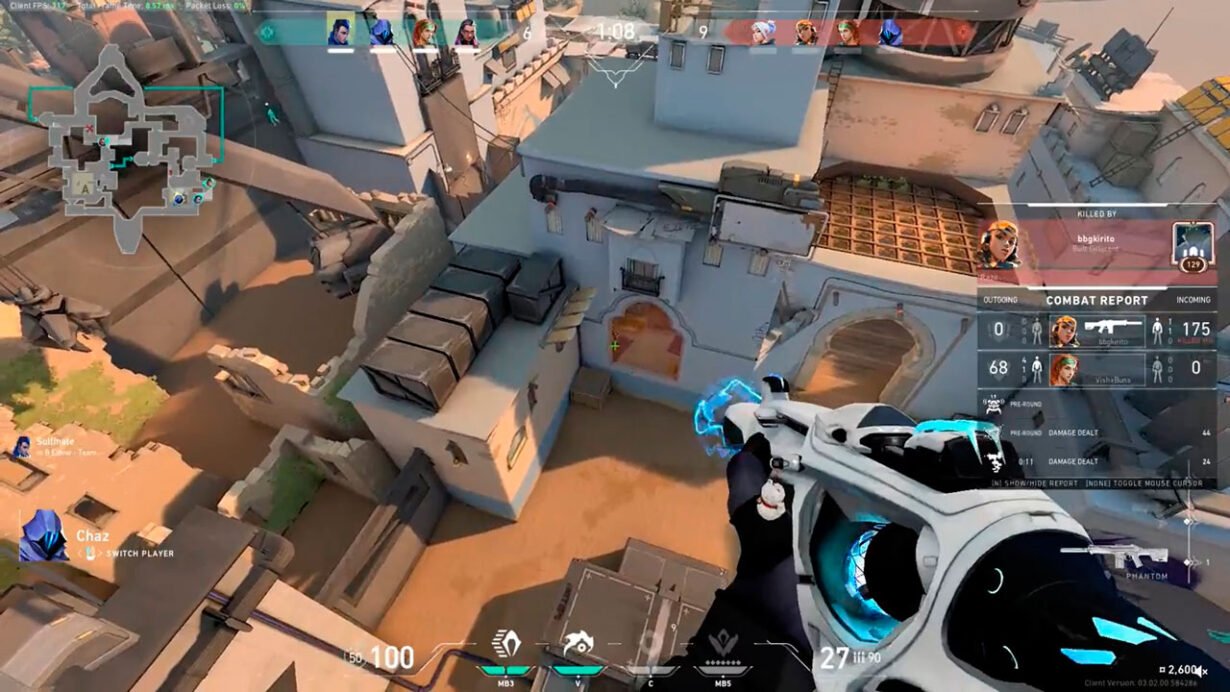Click the Chaz spectated player portrait
Image resolution: width=1230 pixels, height=692 pixels.
(x=42, y=536)
